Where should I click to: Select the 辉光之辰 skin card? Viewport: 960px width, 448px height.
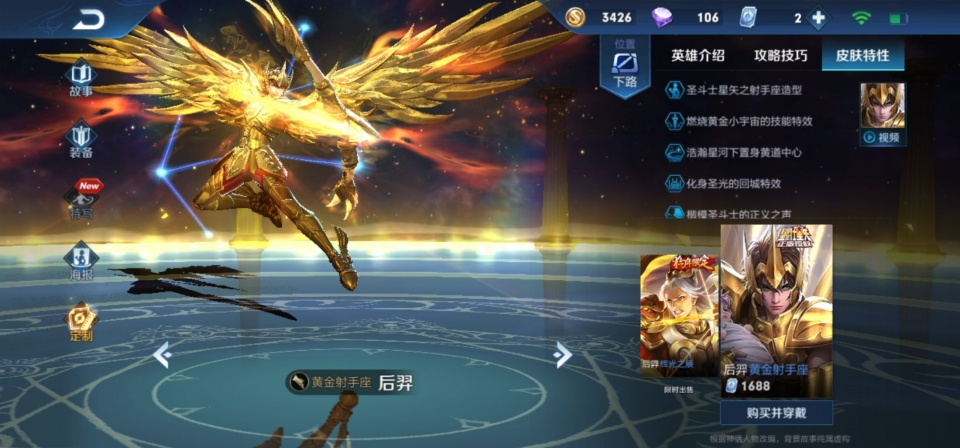[678, 315]
